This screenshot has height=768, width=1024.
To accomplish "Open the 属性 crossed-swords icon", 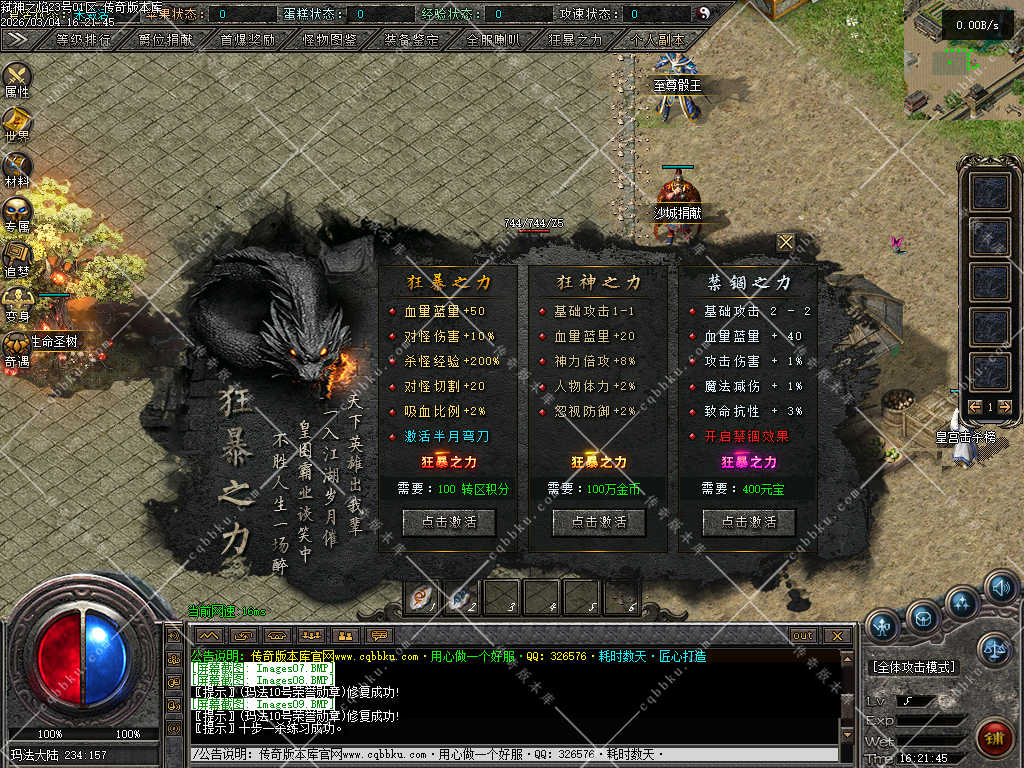I will tap(17, 76).
